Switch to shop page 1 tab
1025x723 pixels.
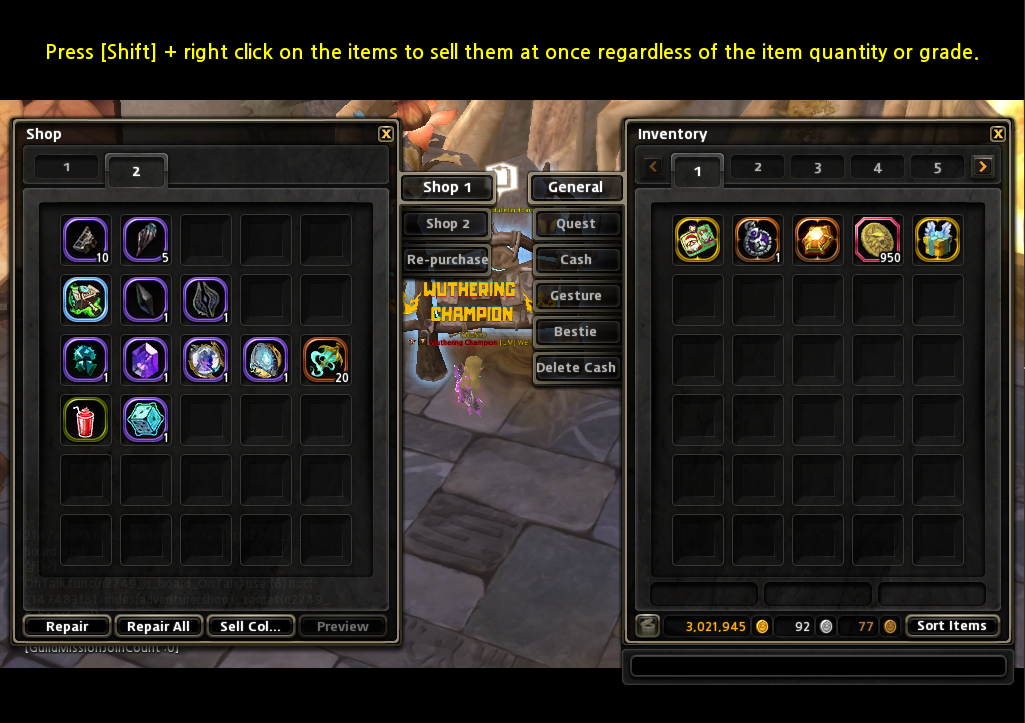[67, 167]
